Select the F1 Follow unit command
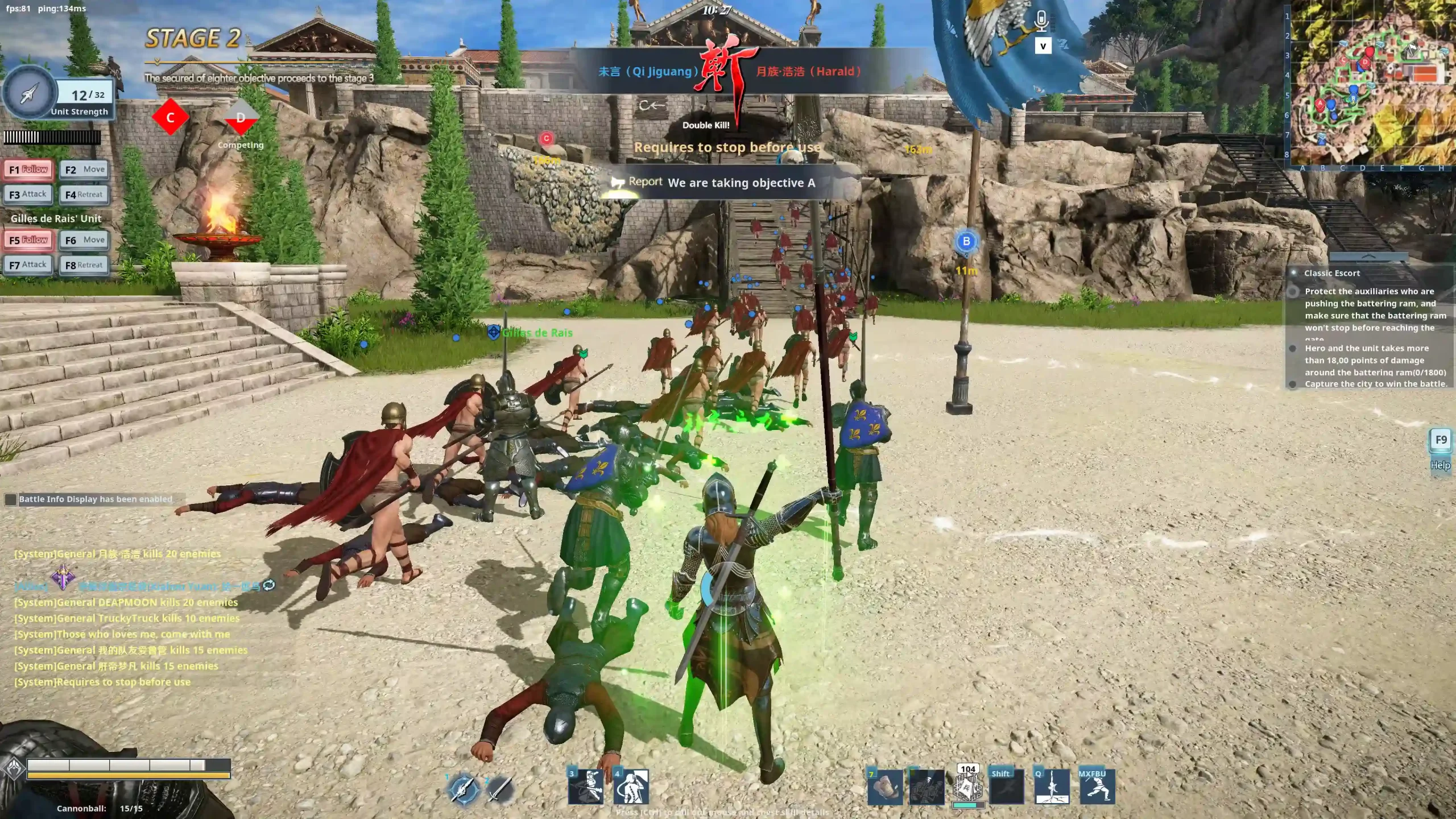This screenshot has width=1456, height=819. click(x=28, y=169)
